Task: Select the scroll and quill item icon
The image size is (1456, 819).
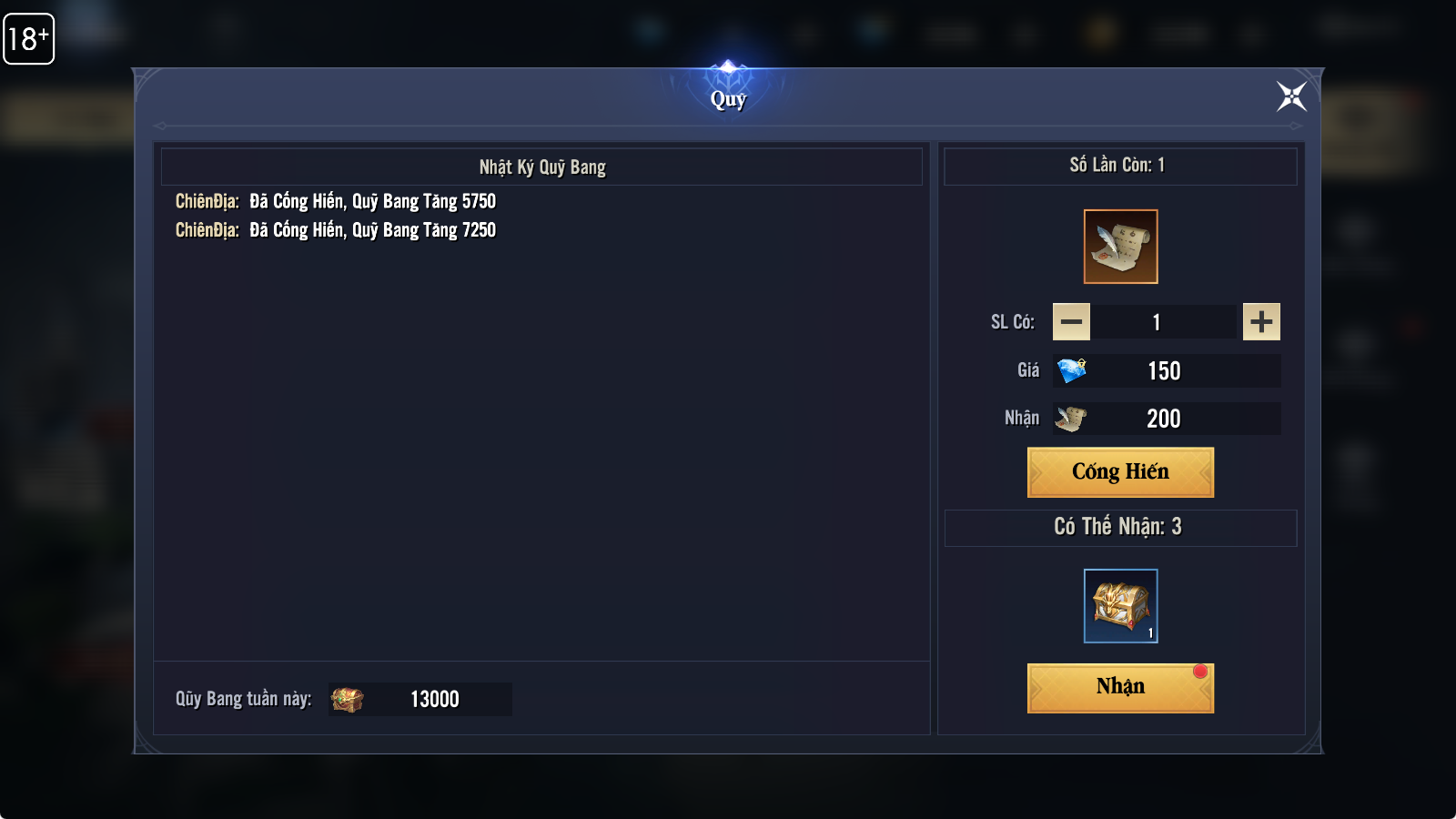Action: coord(1120,247)
